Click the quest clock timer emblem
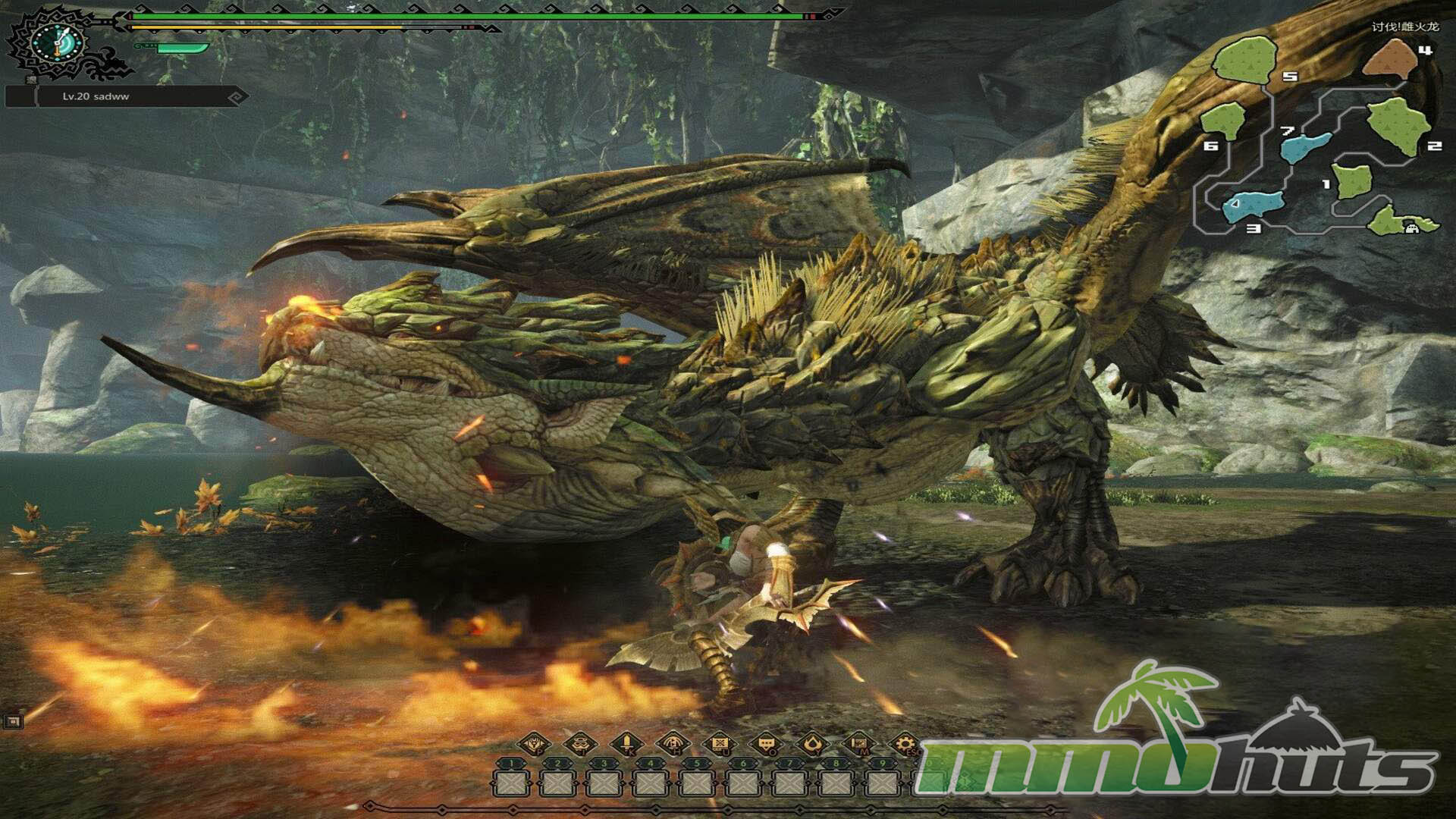1456x819 pixels. tap(58, 42)
